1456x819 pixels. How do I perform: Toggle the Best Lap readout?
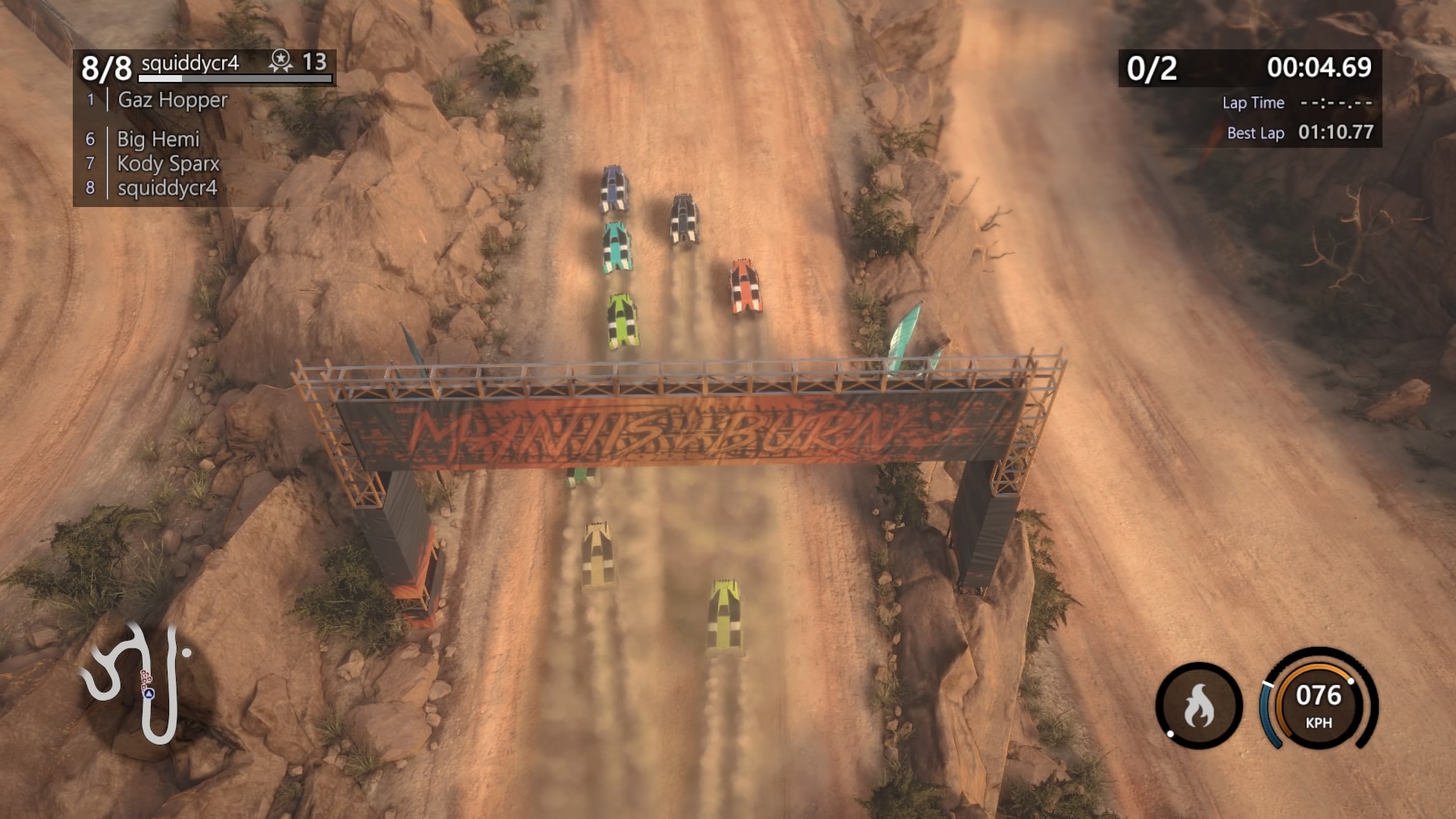[1298, 133]
